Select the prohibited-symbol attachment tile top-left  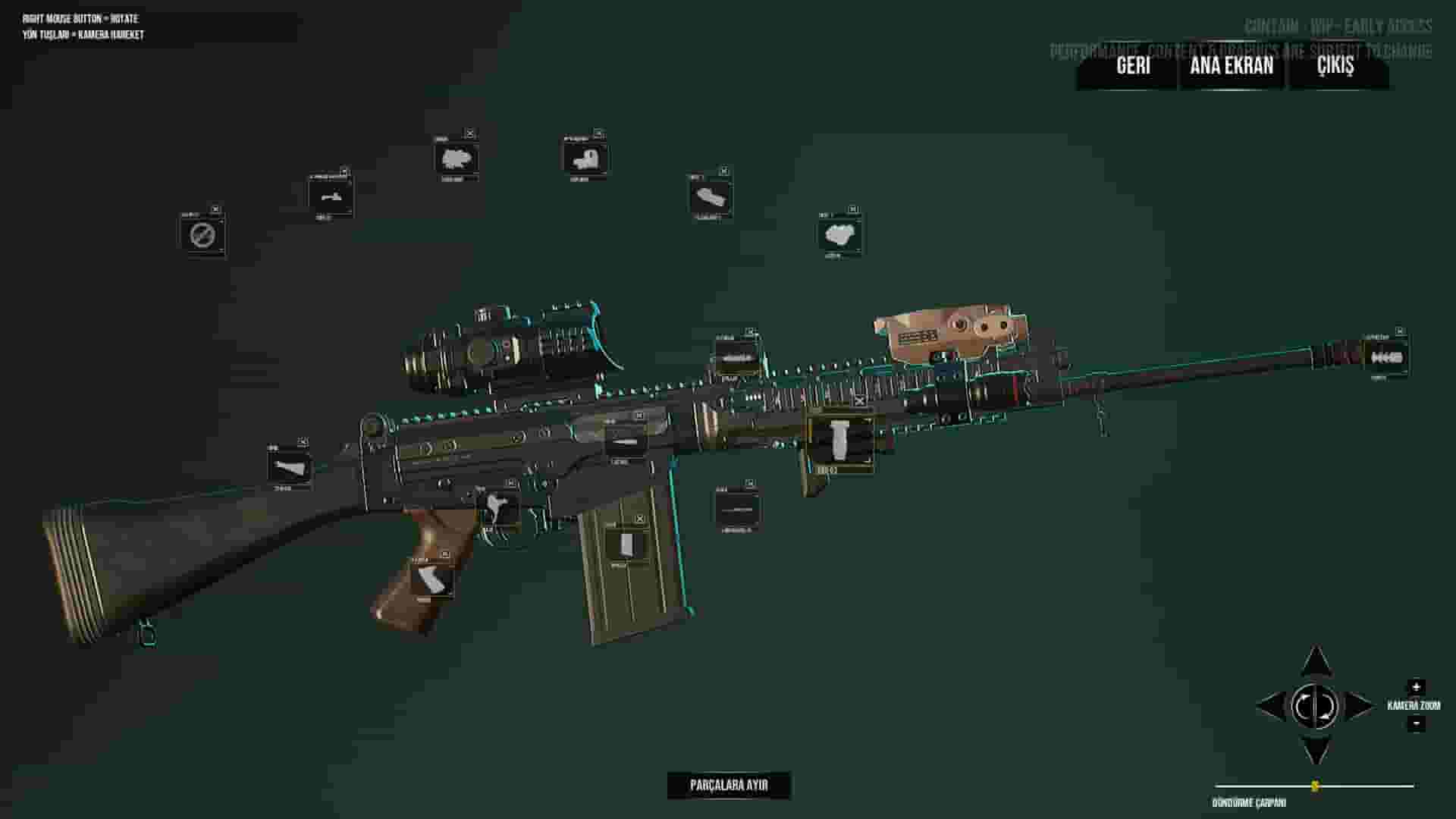201,237
